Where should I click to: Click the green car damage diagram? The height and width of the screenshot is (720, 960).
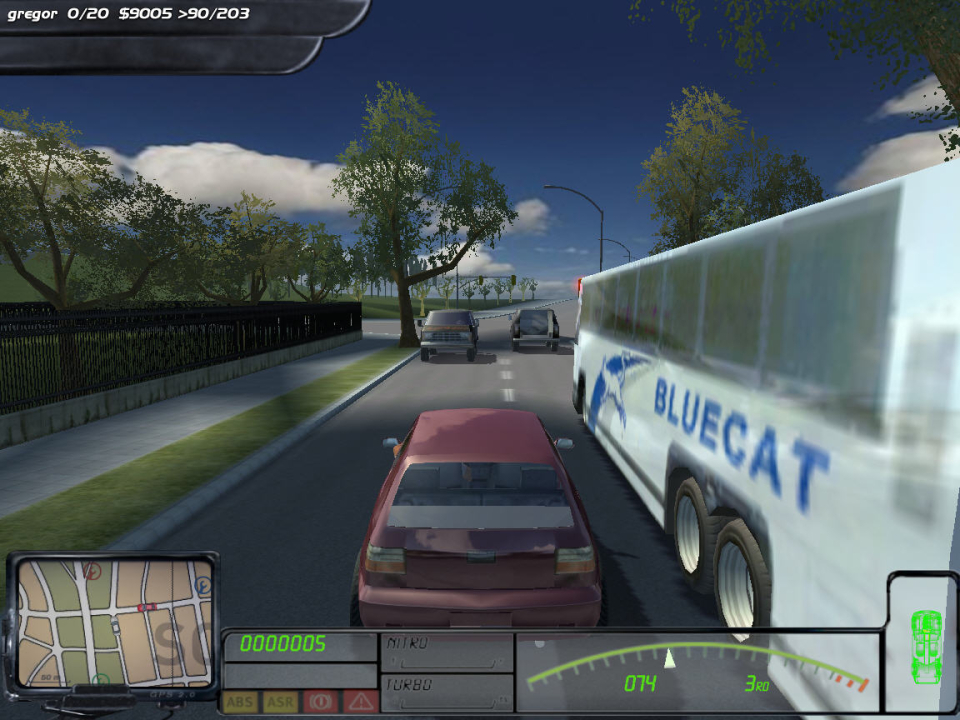point(927,646)
